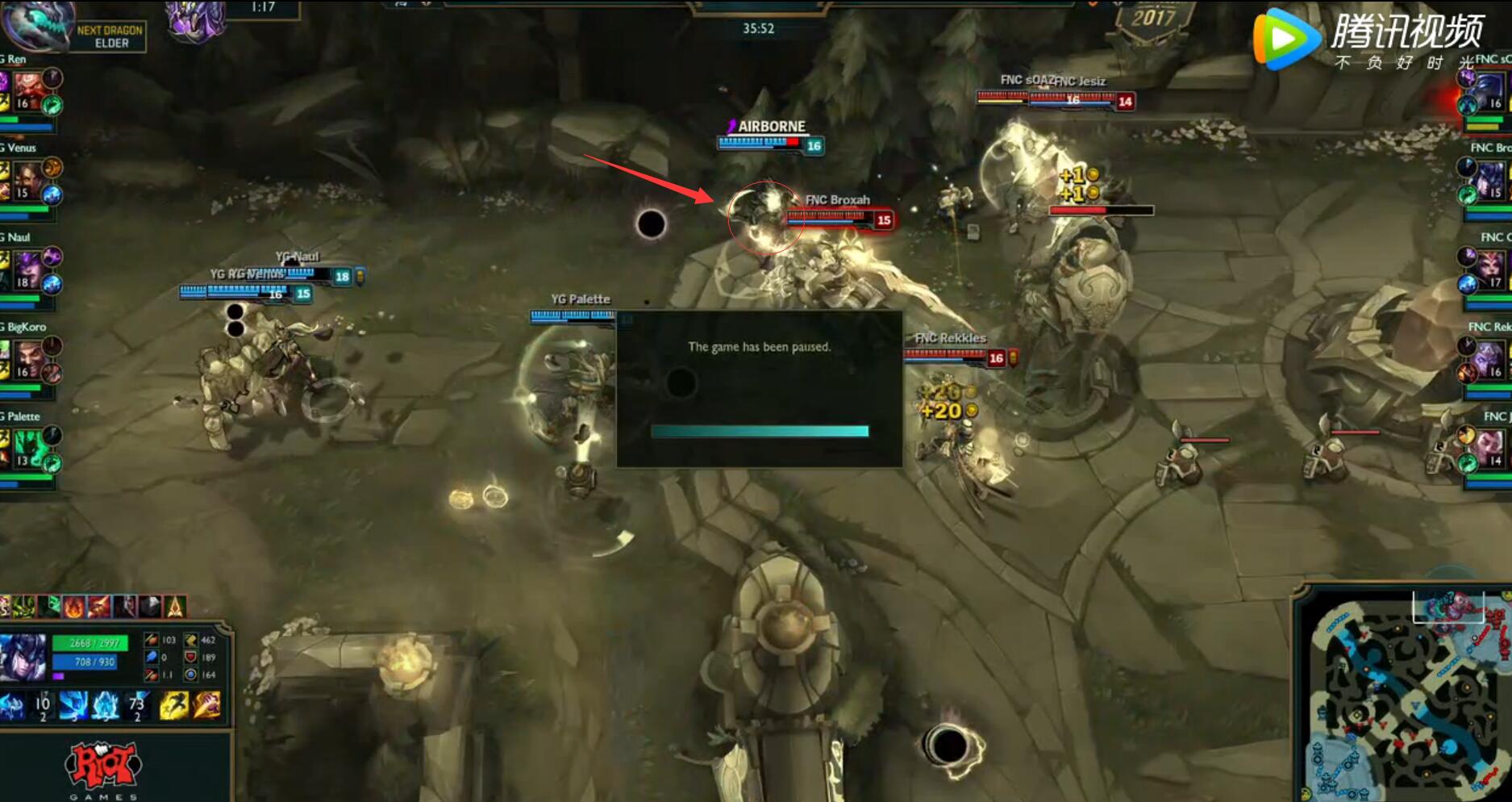Click the minimap
The width and height of the screenshot is (1512, 802).
[1405, 694]
